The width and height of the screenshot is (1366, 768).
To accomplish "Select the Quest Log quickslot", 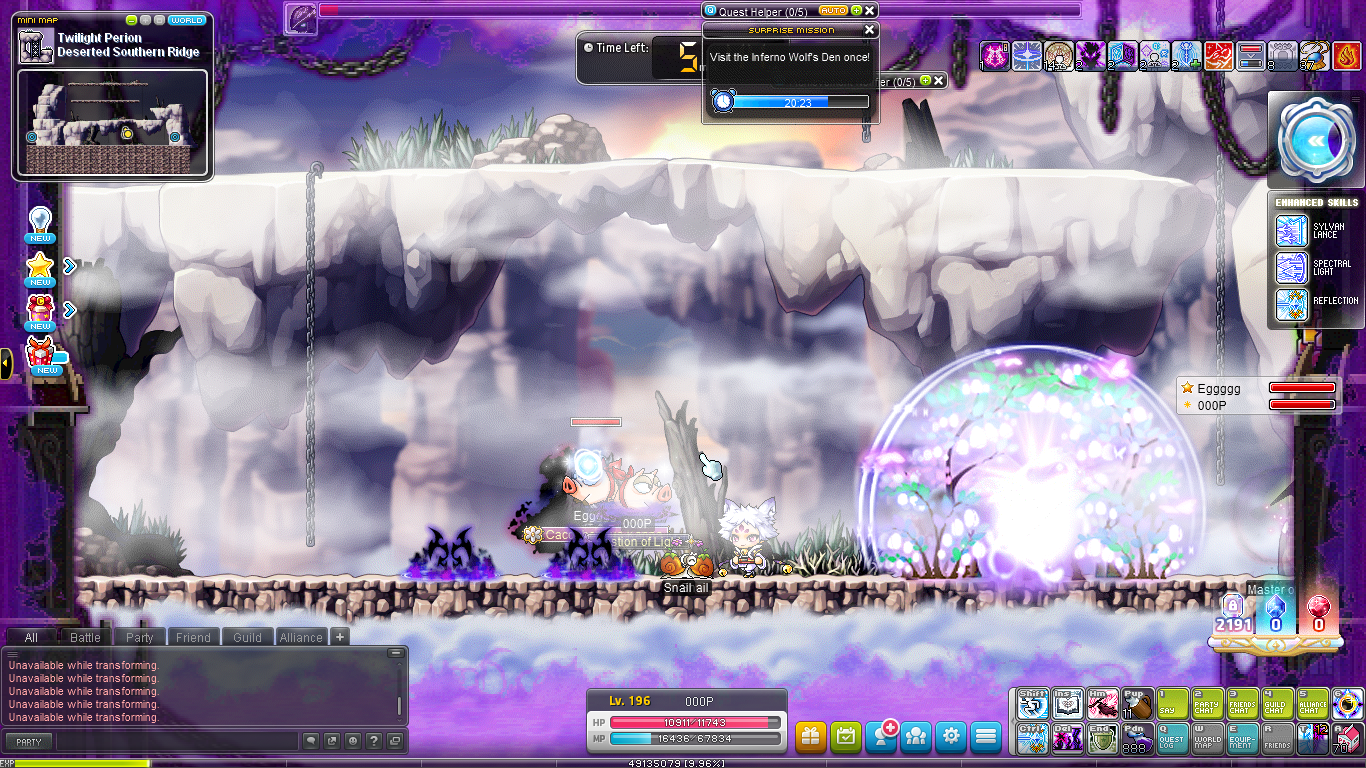I will [x=1173, y=738].
